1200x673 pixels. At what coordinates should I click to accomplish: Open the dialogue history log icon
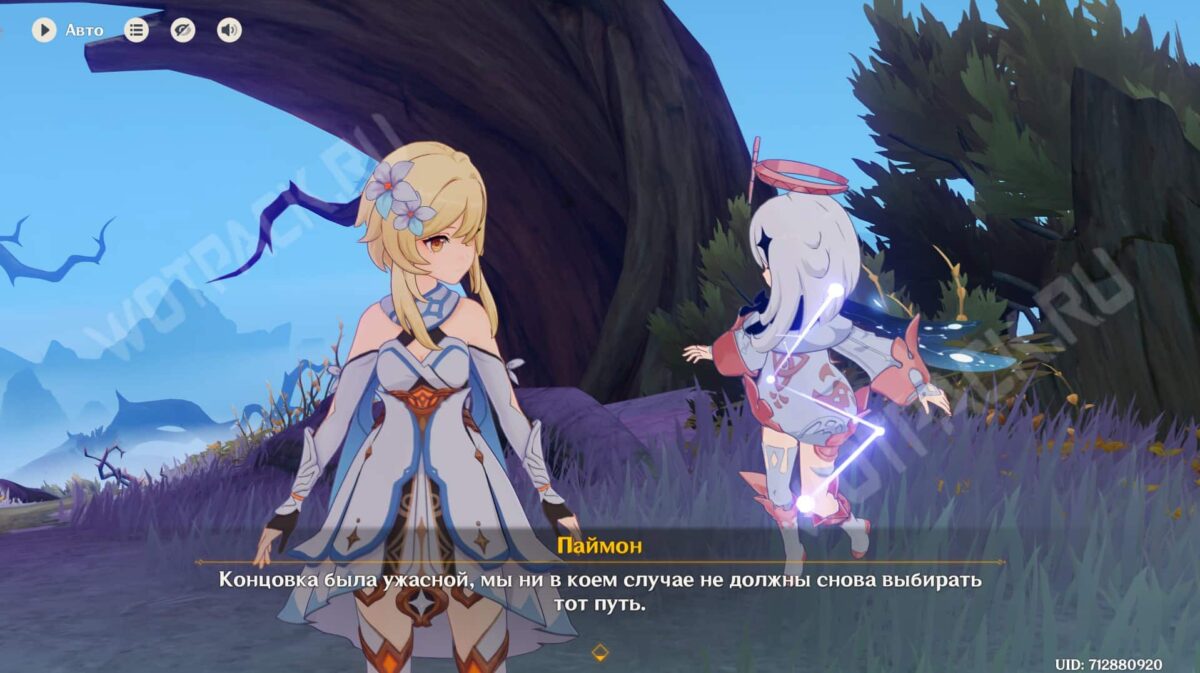tap(136, 30)
